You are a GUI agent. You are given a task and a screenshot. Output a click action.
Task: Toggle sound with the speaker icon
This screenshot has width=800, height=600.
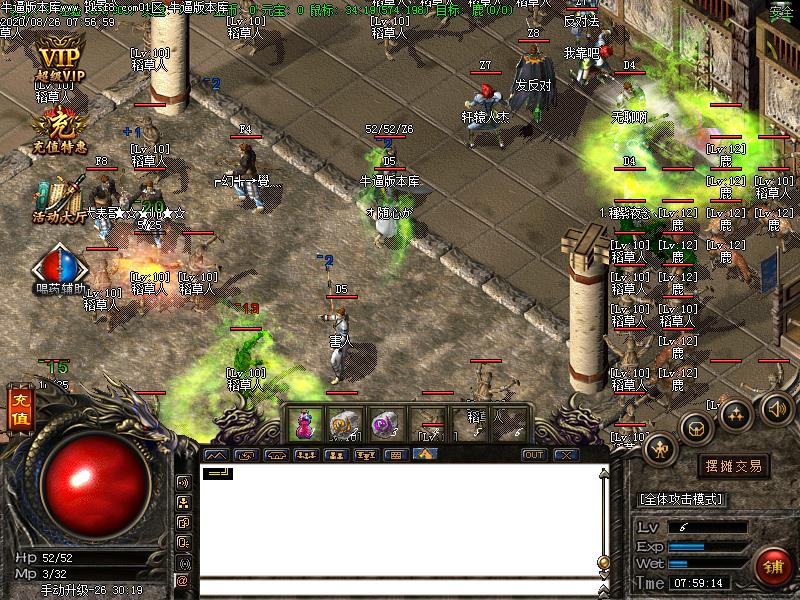[x=775, y=407]
